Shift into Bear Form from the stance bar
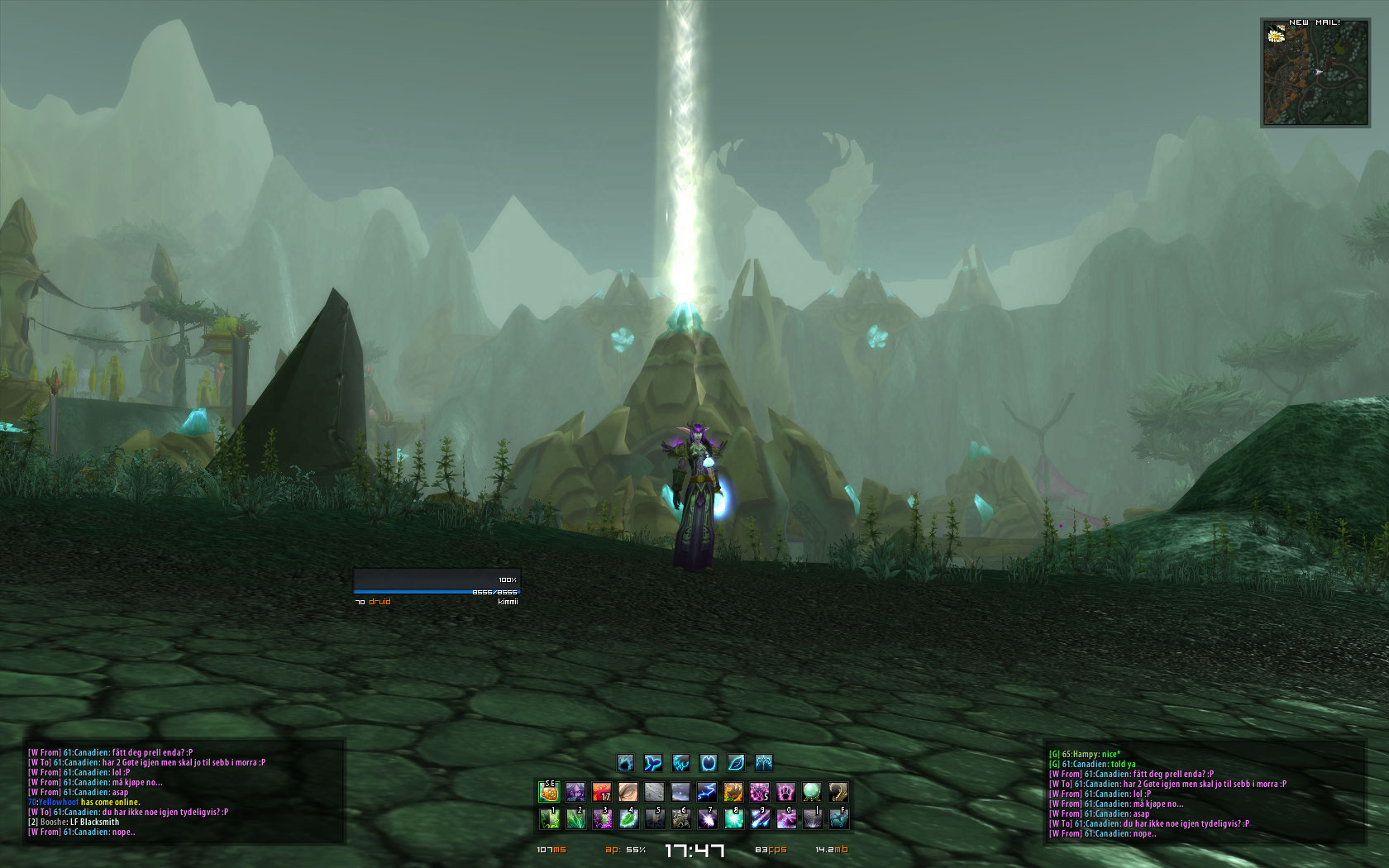 click(x=626, y=762)
